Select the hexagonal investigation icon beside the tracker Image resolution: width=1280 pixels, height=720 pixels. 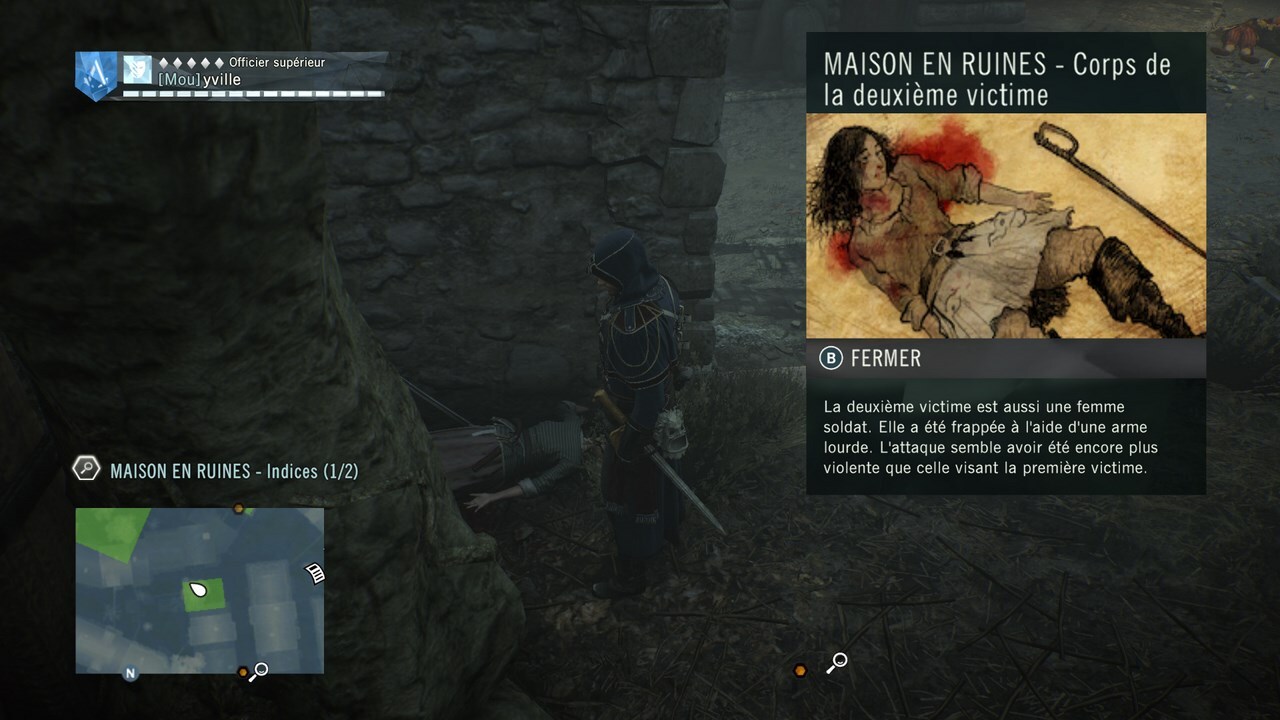coord(87,468)
